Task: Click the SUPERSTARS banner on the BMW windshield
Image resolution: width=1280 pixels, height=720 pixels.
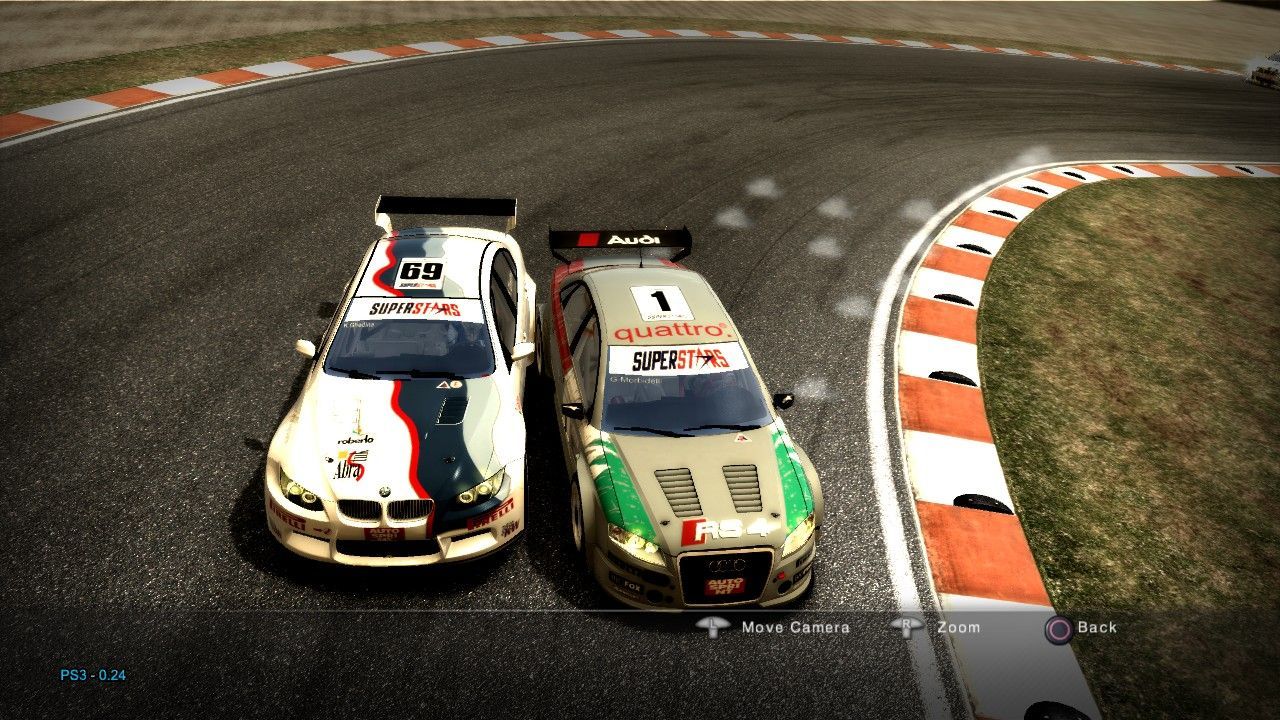Action: point(414,310)
